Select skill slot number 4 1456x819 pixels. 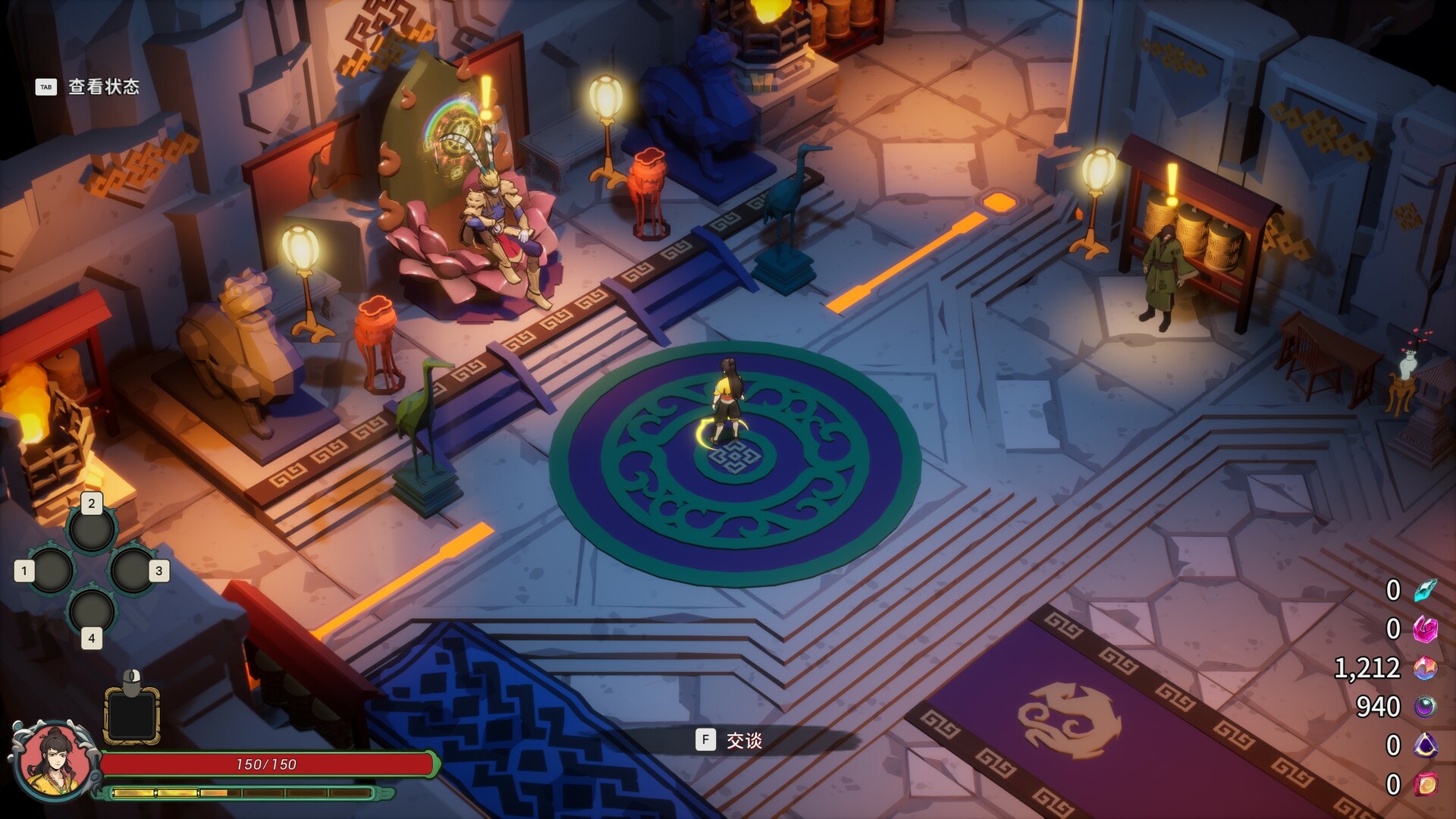(92, 611)
